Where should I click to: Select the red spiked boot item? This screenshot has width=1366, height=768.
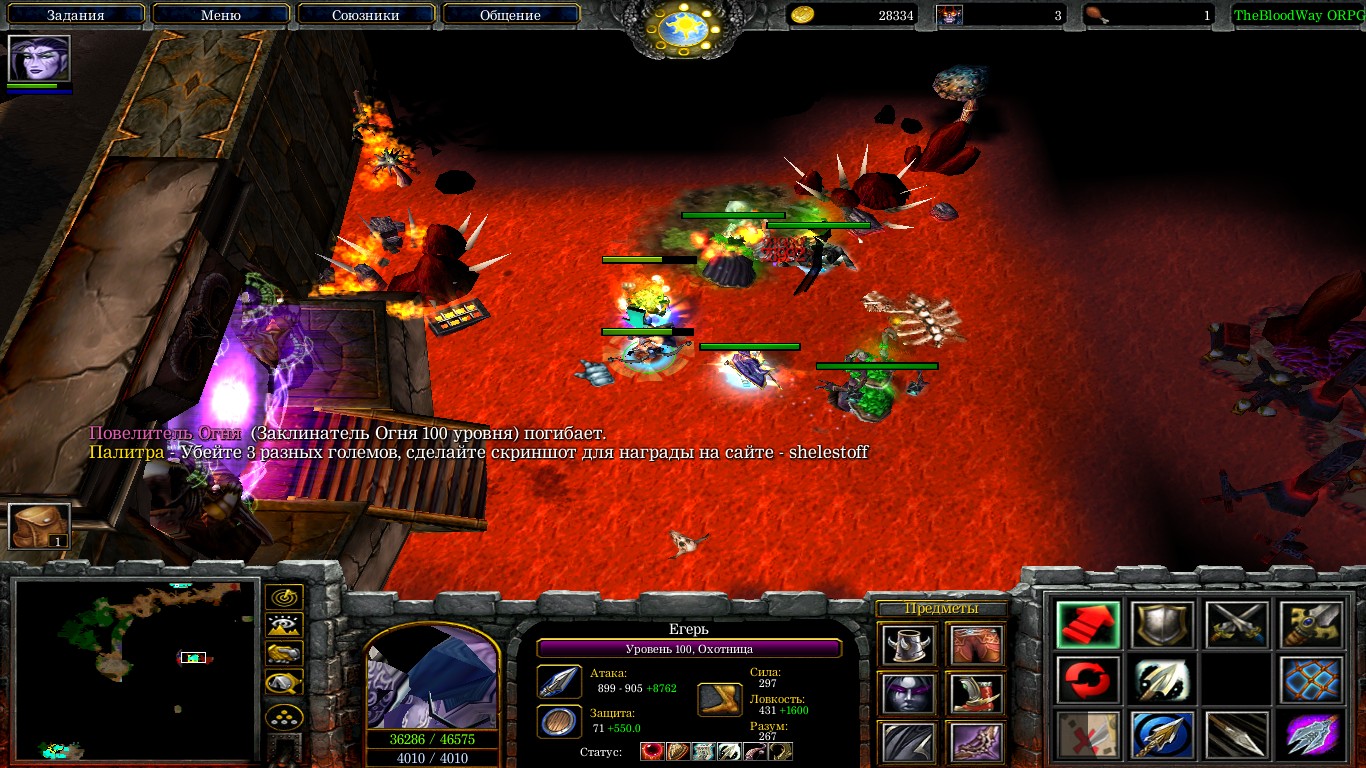(x=975, y=693)
